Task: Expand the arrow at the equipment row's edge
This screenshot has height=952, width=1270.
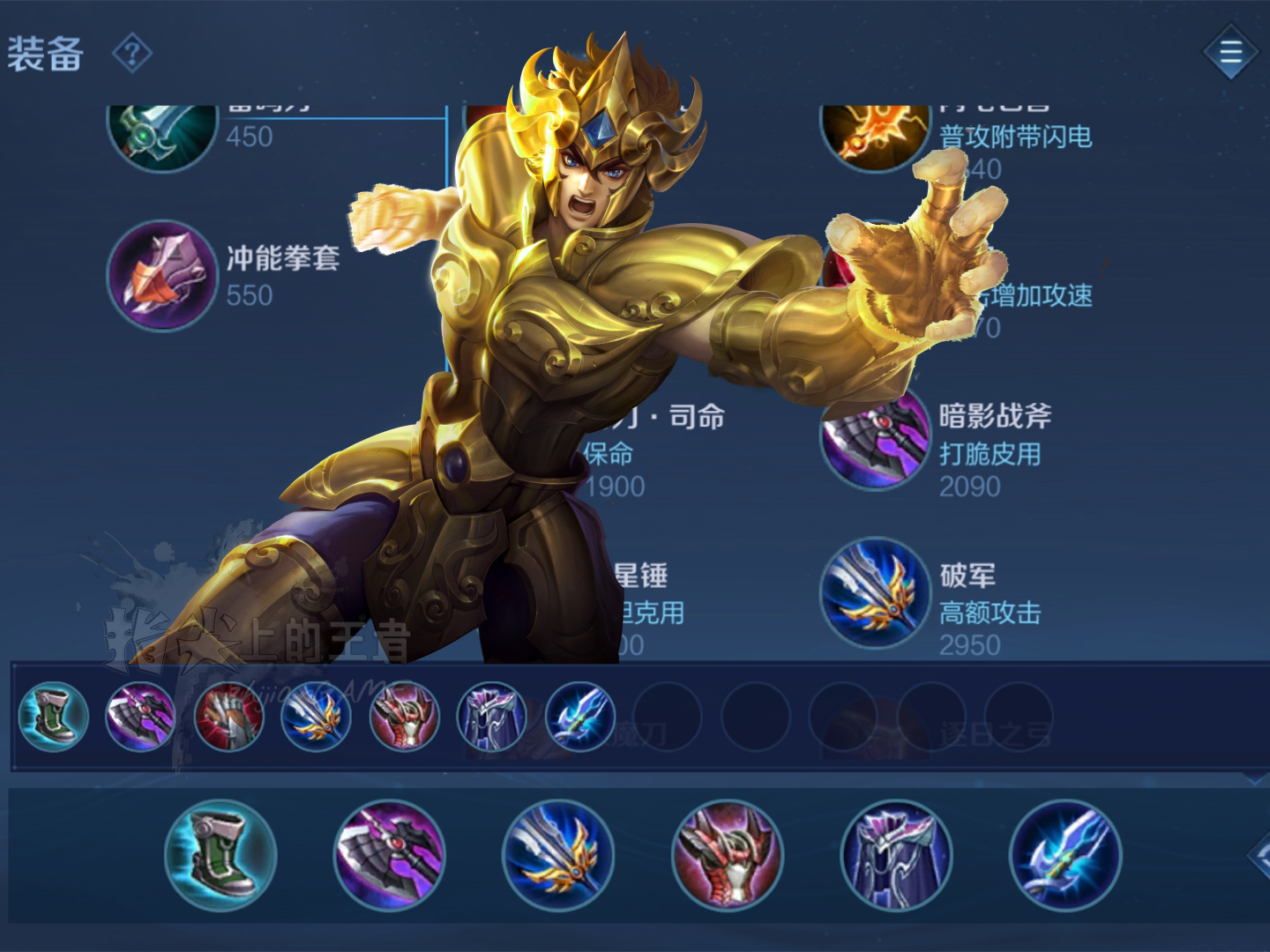Action: (x=1259, y=854)
